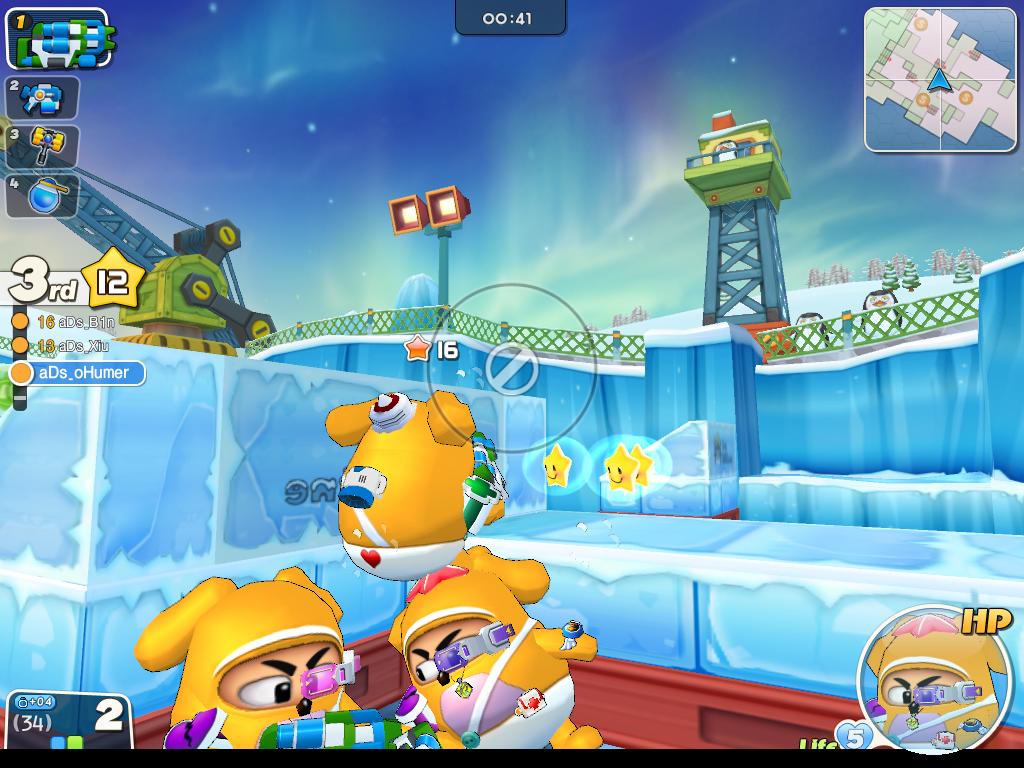The image size is (1024, 768).
Task: Choose the blue water balloon in slot 4
Action: click(x=43, y=195)
